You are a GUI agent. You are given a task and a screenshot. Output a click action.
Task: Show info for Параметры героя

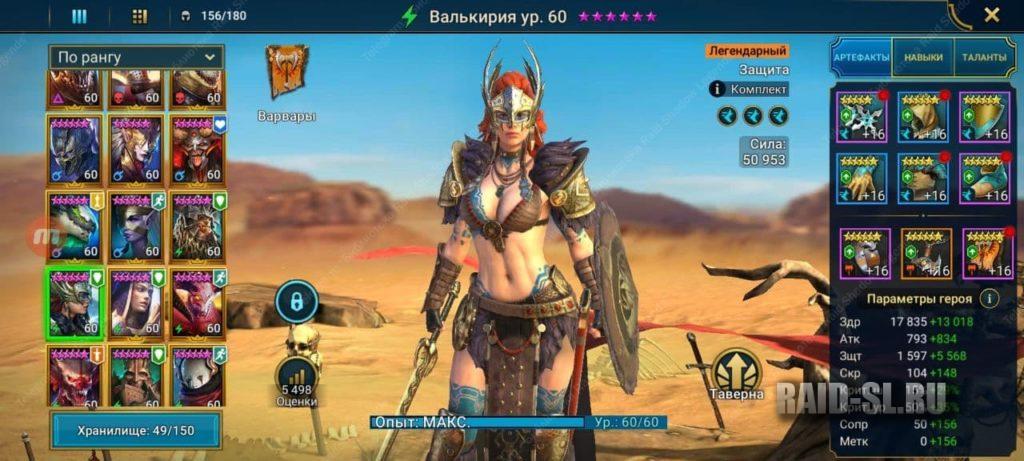click(988, 298)
